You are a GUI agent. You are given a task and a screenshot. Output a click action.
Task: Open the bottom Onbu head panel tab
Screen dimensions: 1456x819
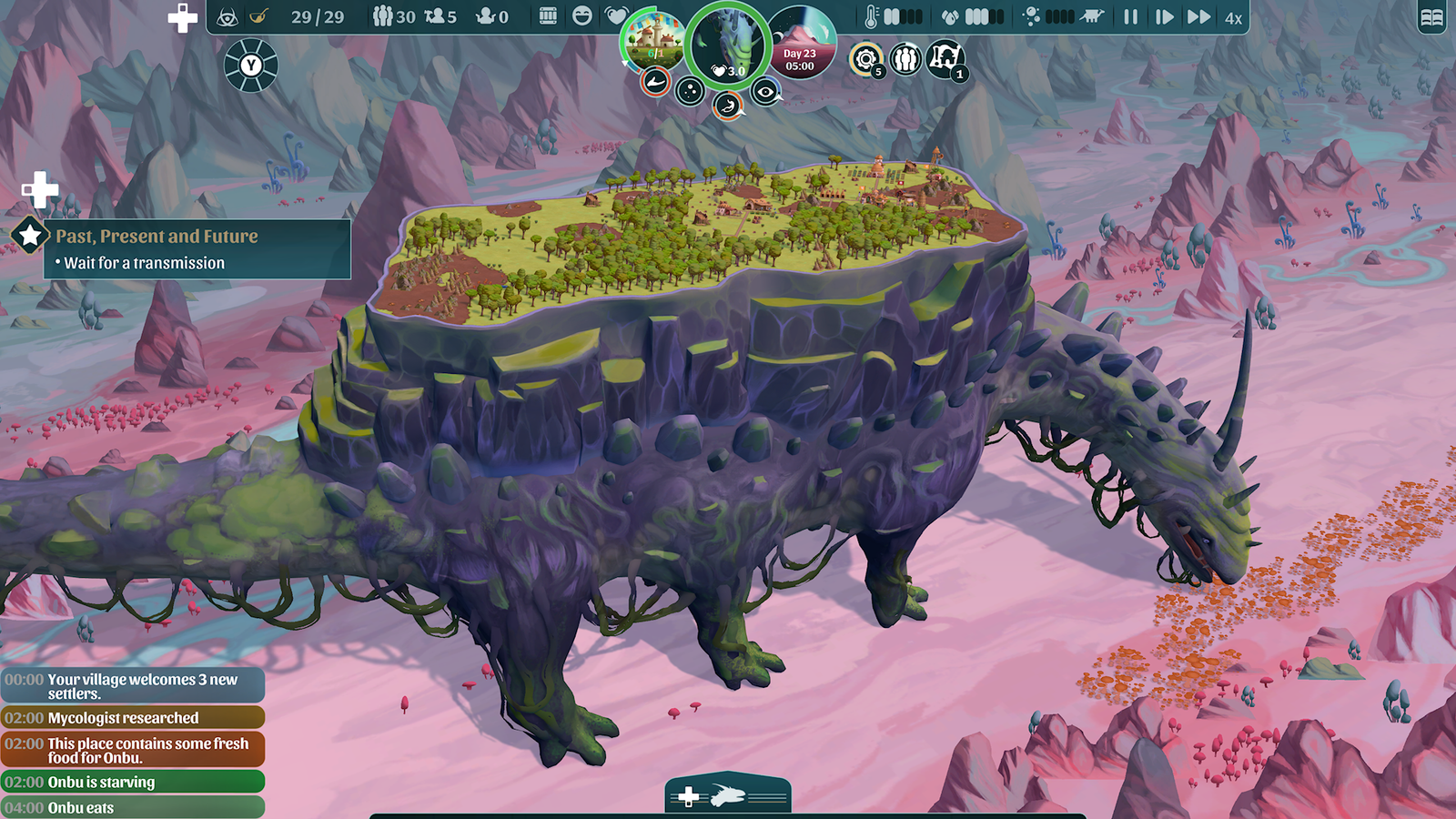pyautogui.click(x=727, y=796)
